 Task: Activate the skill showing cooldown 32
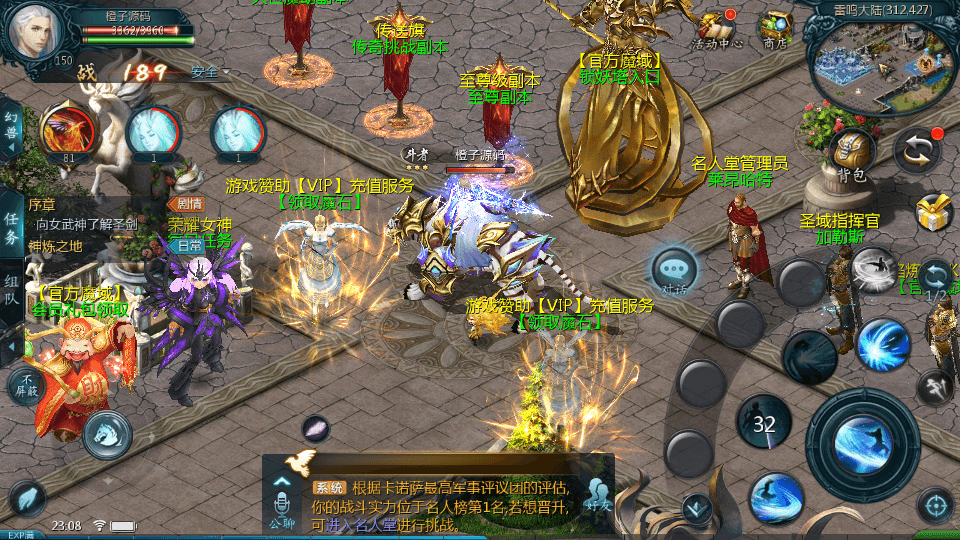pyautogui.click(x=765, y=424)
